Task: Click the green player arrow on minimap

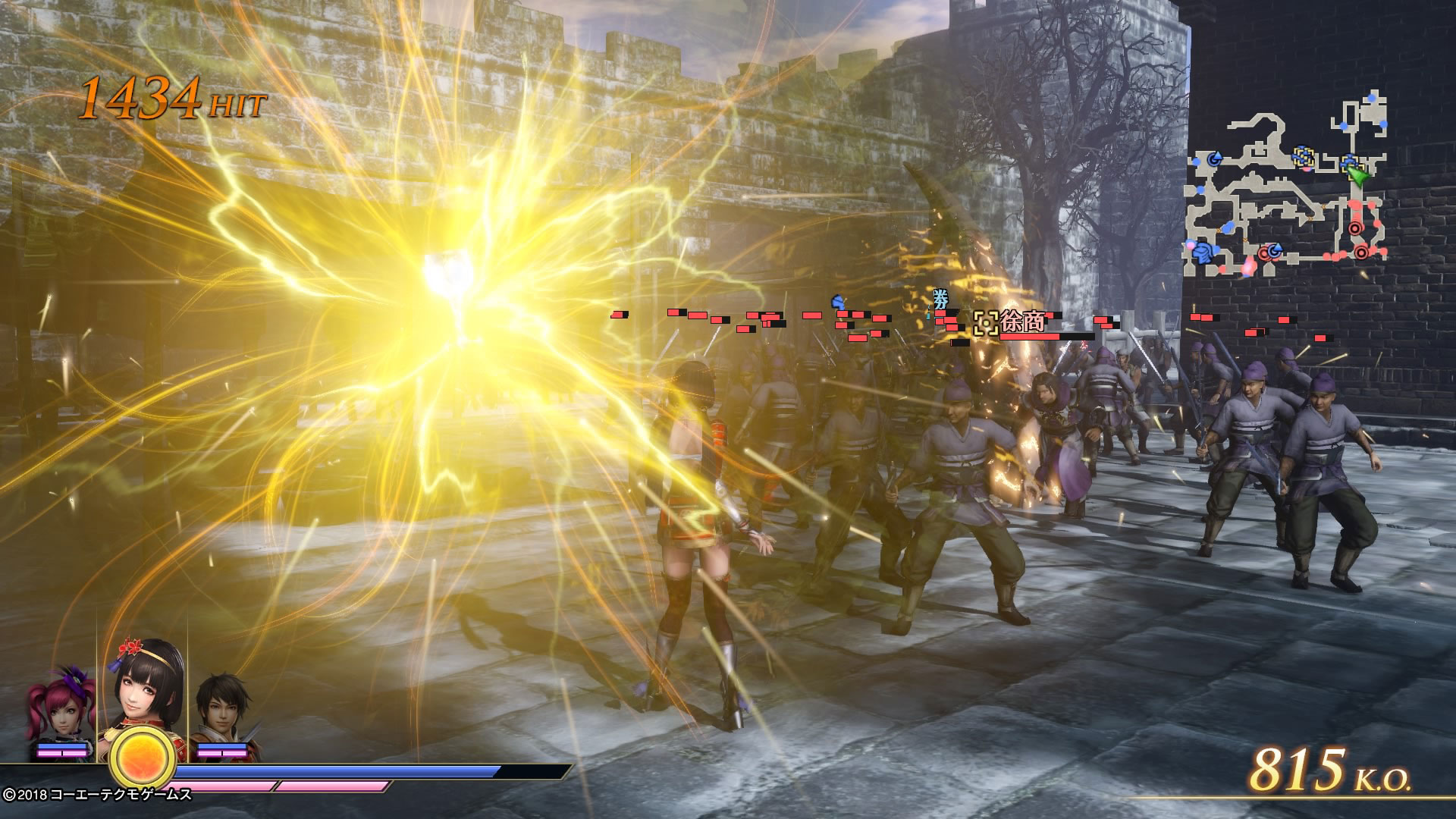Action: (1357, 176)
